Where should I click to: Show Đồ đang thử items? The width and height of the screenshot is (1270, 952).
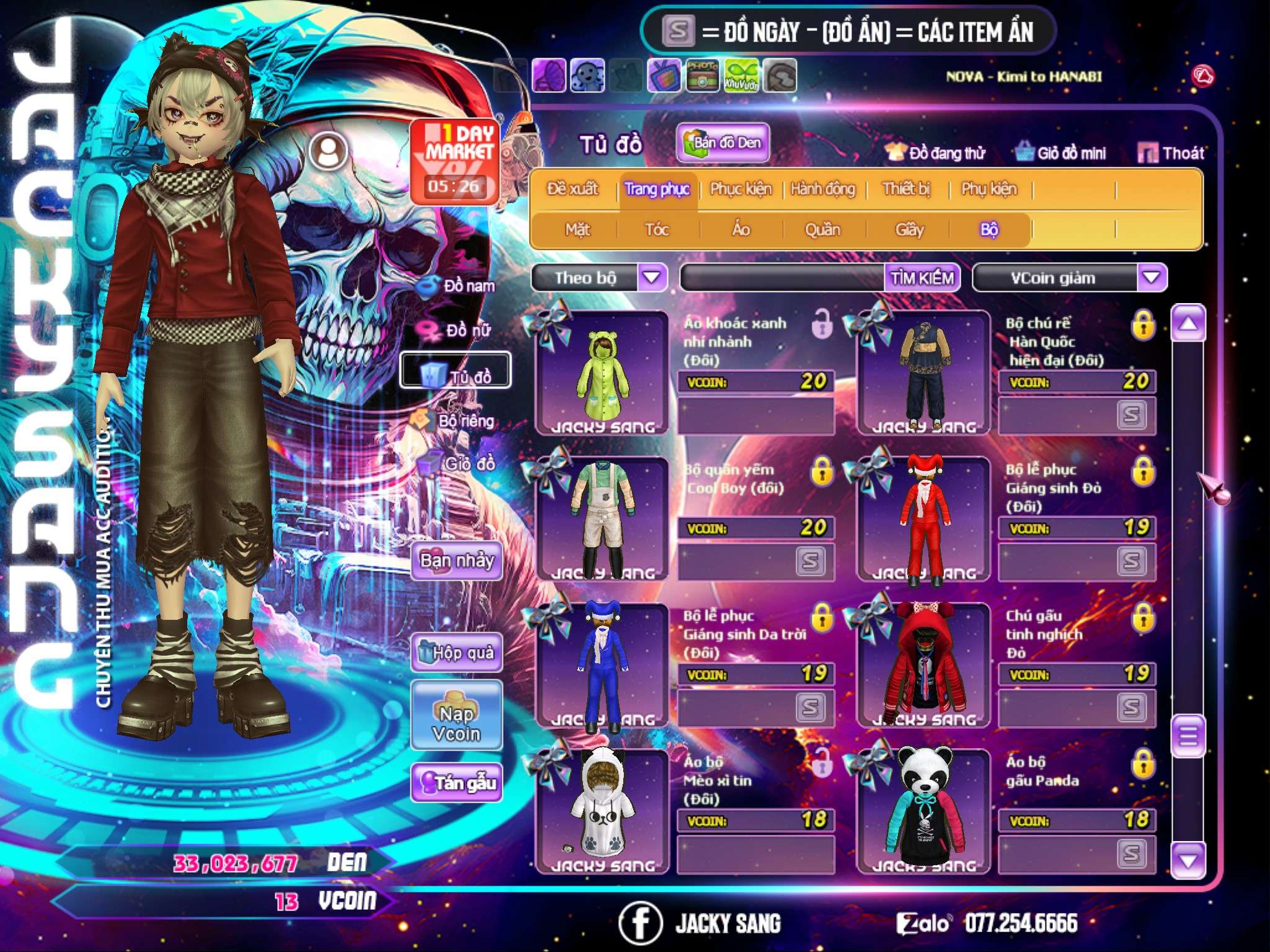click(x=936, y=153)
